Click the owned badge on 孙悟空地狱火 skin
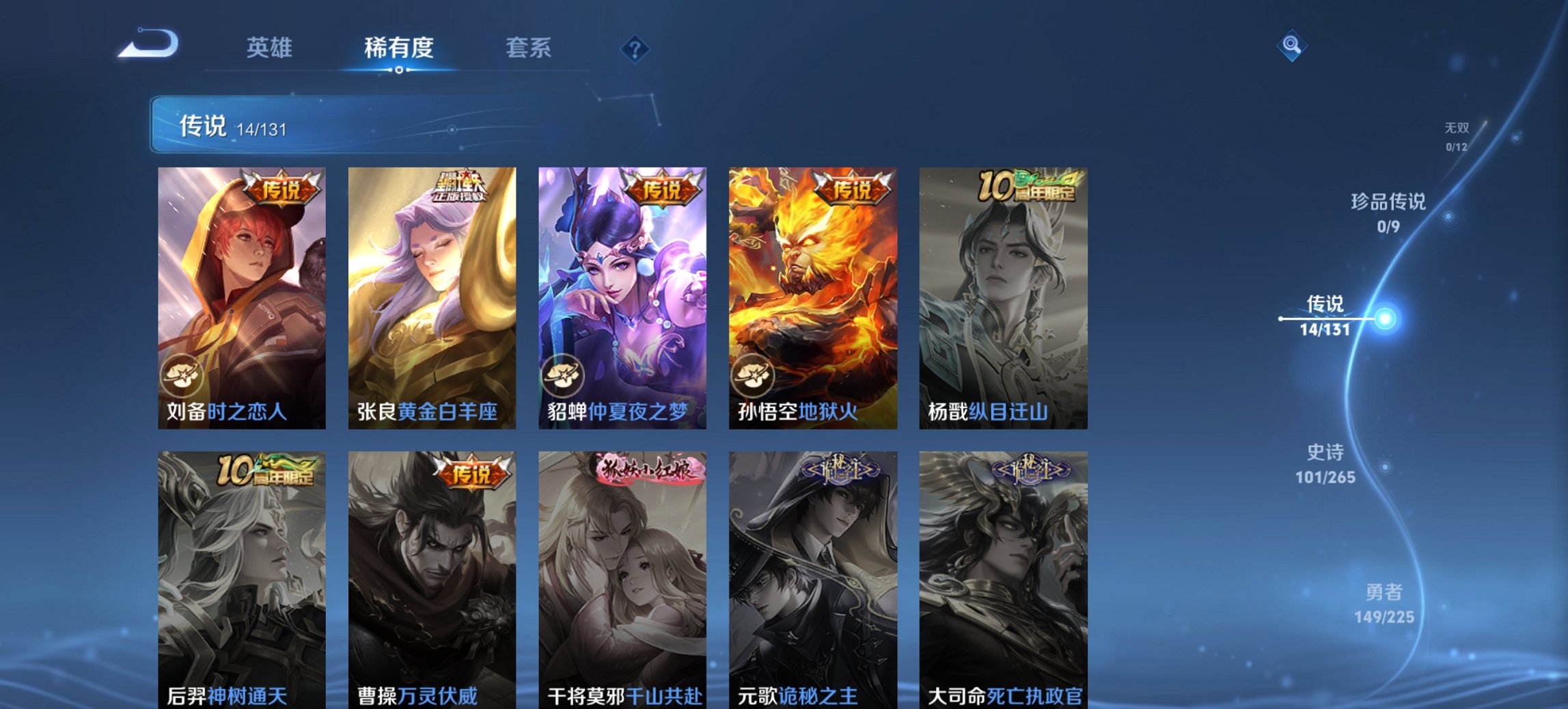This screenshot has width=1568, height=709. pos(754,376)
